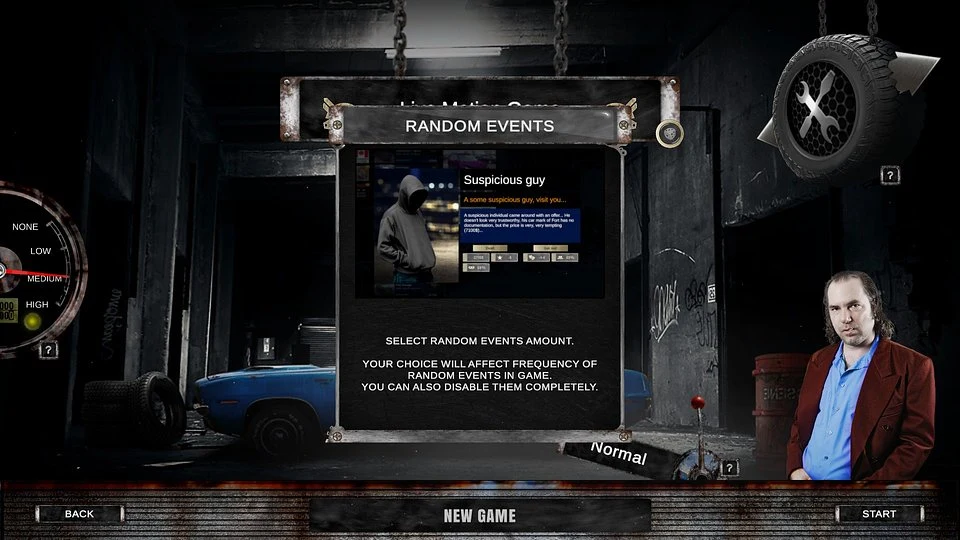
Task: Go back with the BACK button
Action: tap(79, 514)
